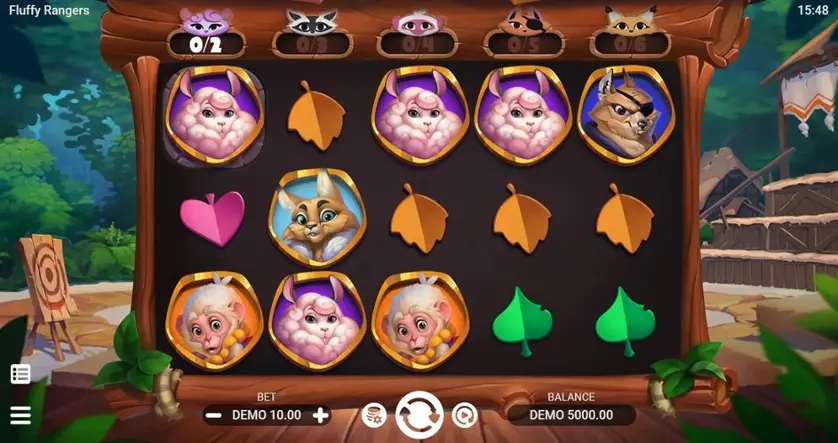The width and height of the screenshot is (838, 443).
Task: Open the coin stack bet options
Action: click(374, 415)
